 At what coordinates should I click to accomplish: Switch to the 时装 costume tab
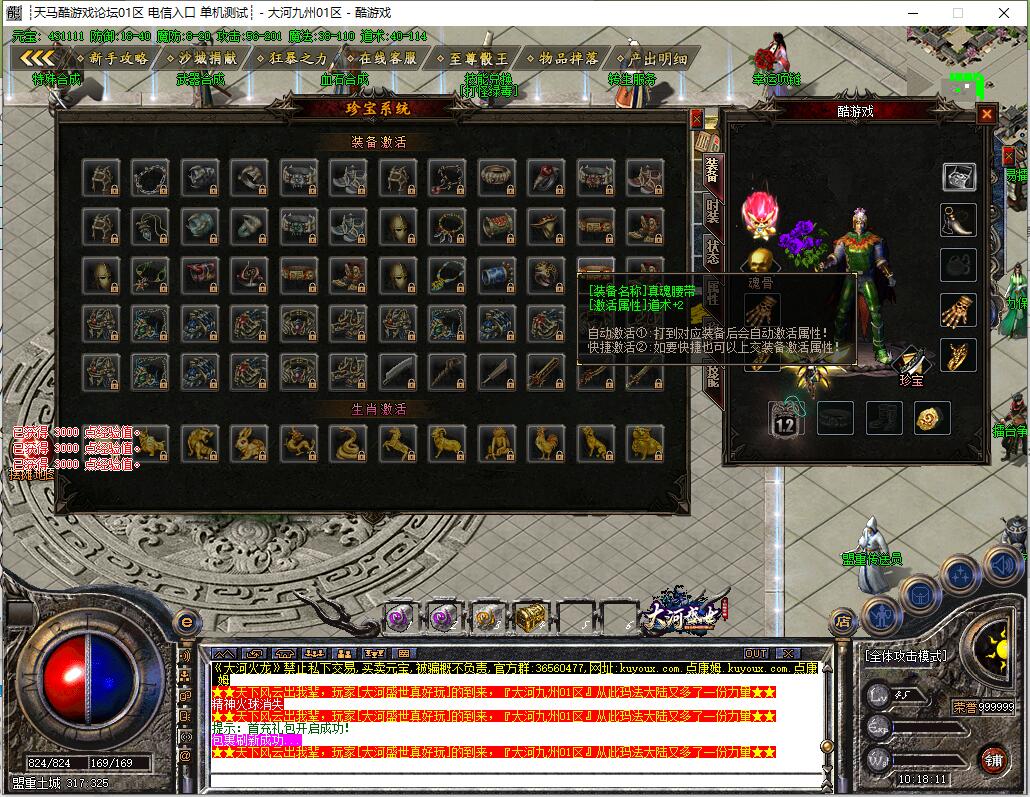point(713,211)
